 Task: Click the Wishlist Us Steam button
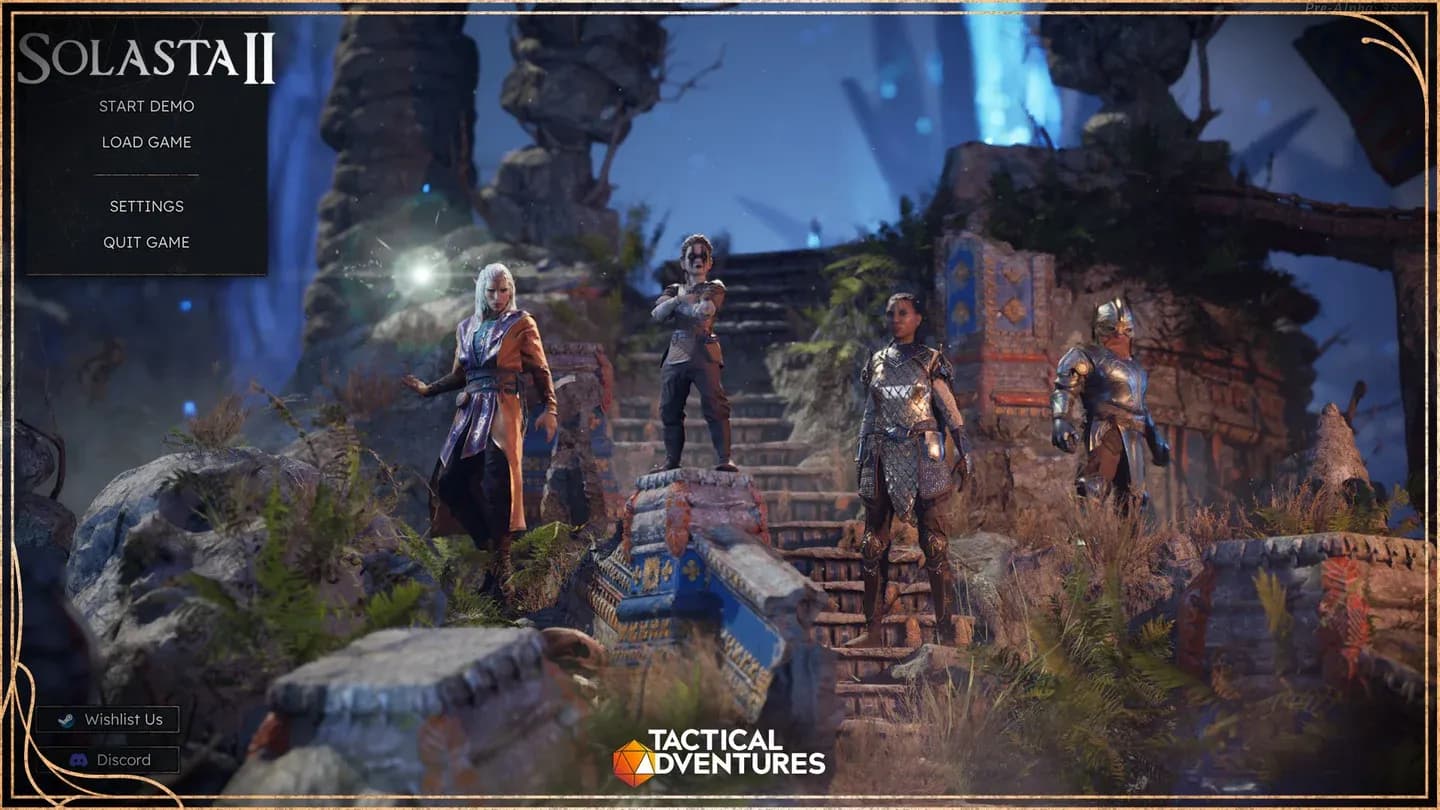click(x=108, y=719)
